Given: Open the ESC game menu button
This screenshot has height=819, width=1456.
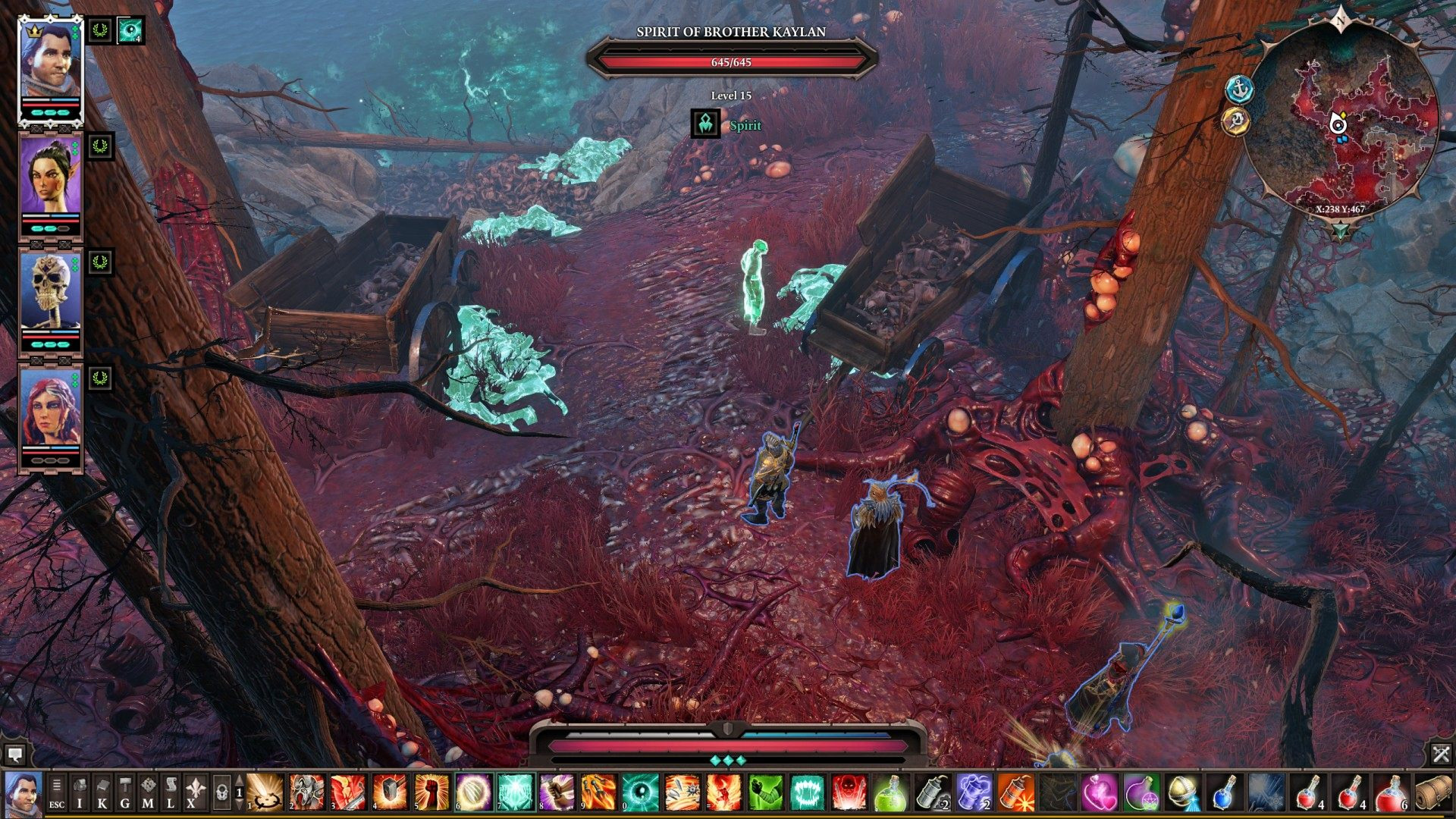Looking at the screenshot, I should point(57,793).
